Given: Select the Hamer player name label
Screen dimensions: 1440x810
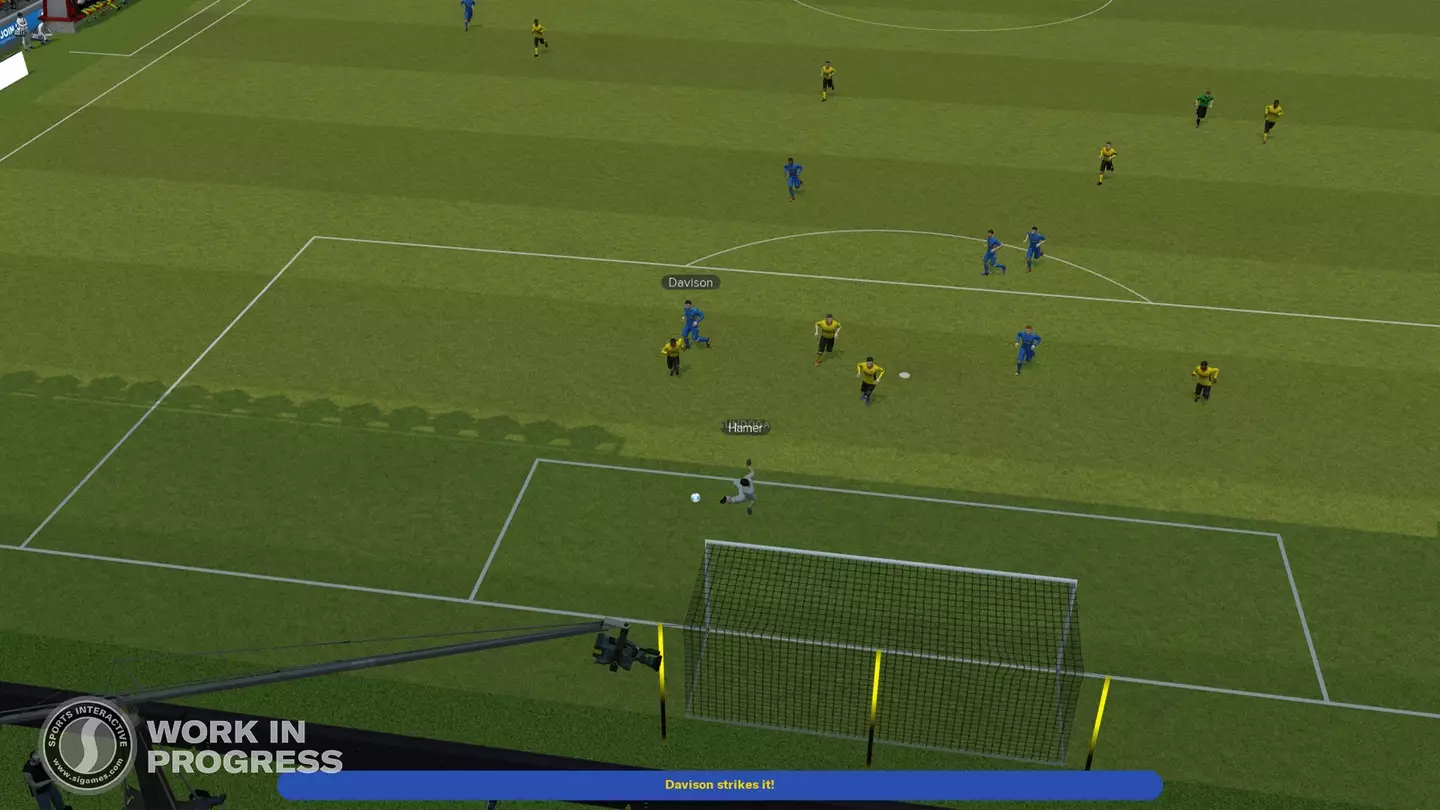Looking at the screenshot, I should (745, 427).
